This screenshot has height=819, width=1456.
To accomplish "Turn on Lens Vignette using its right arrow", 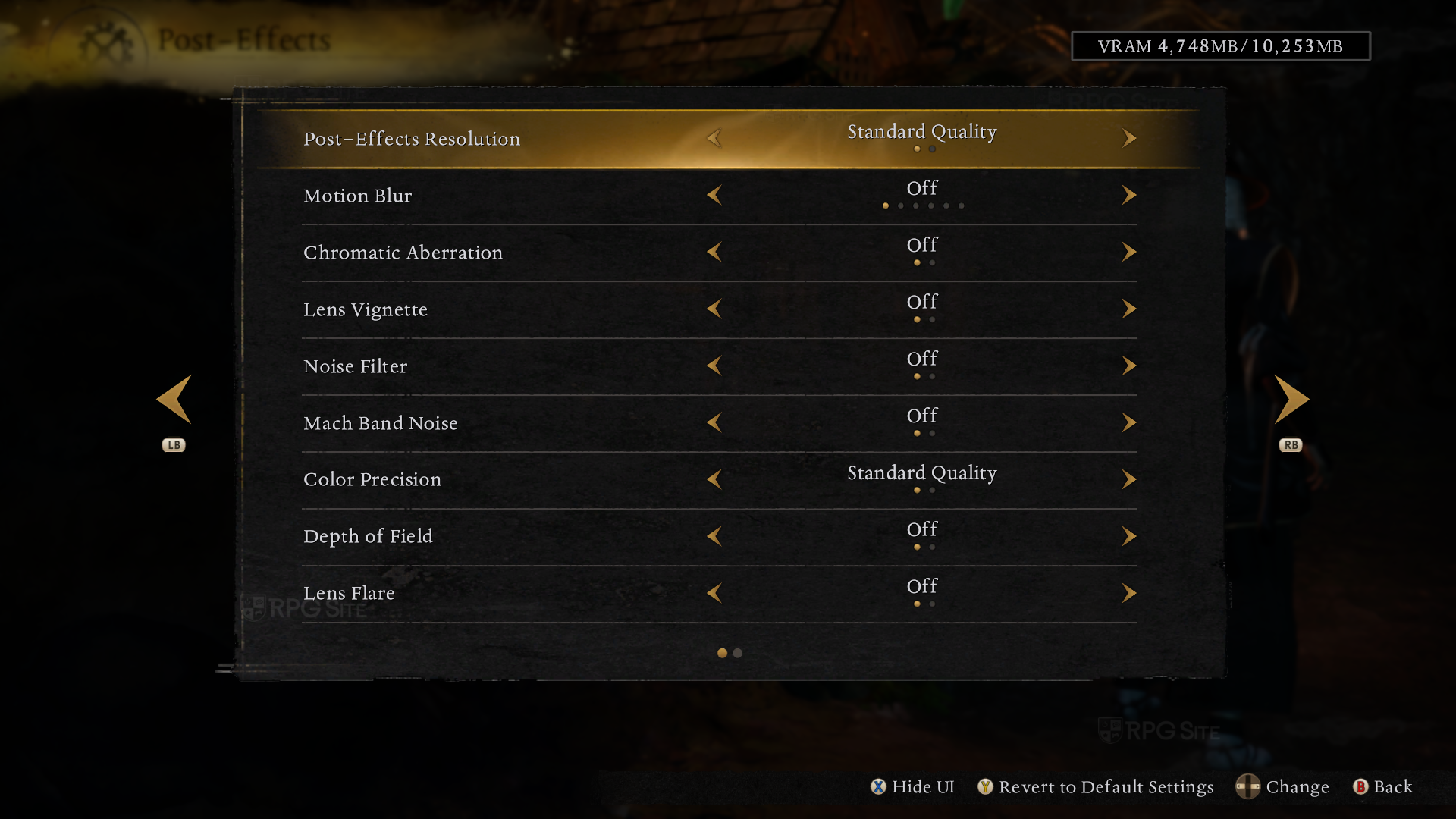I will tap(1128, 309).
